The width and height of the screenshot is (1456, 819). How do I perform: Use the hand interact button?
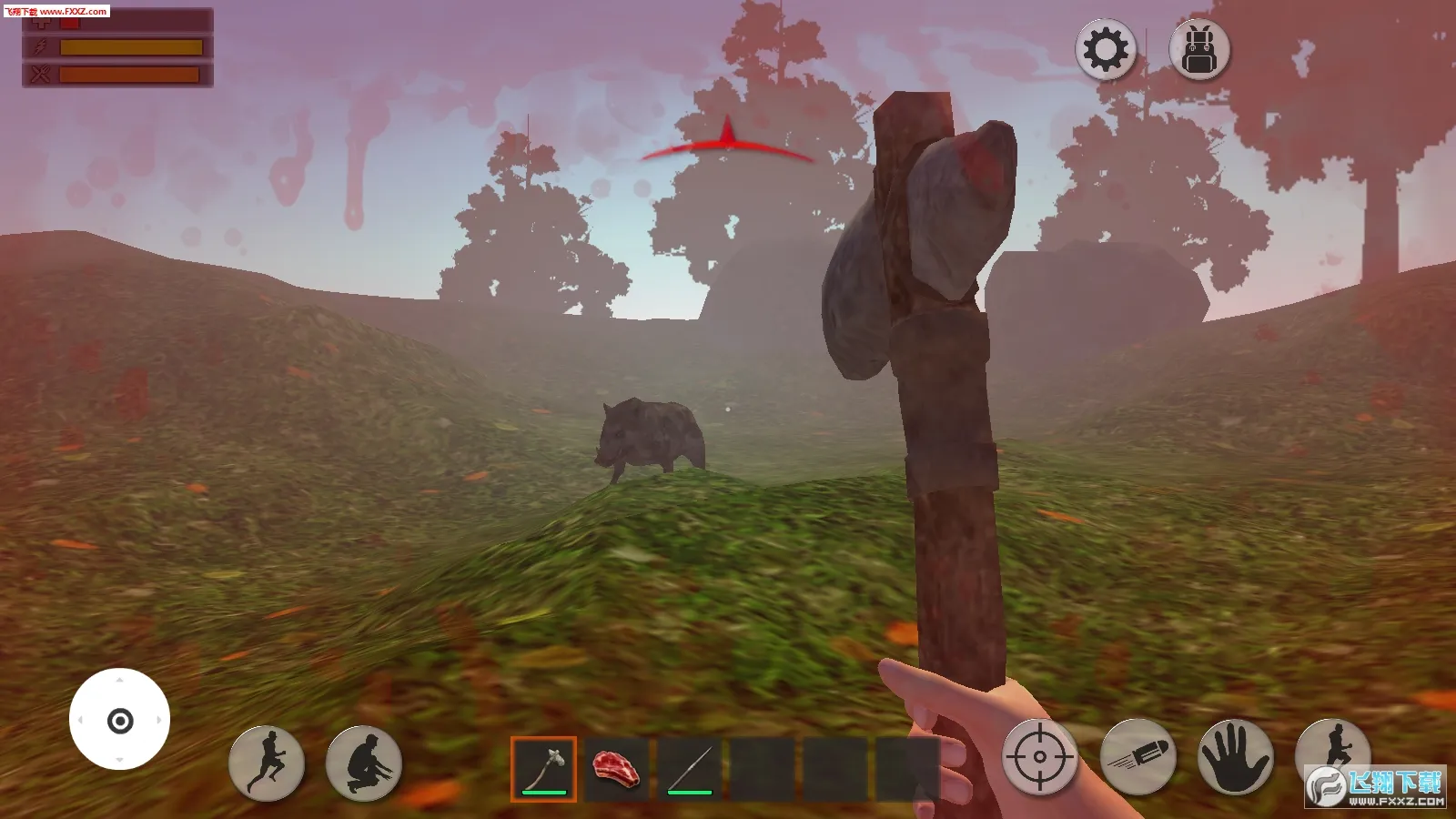click(x=1235, y=757)
